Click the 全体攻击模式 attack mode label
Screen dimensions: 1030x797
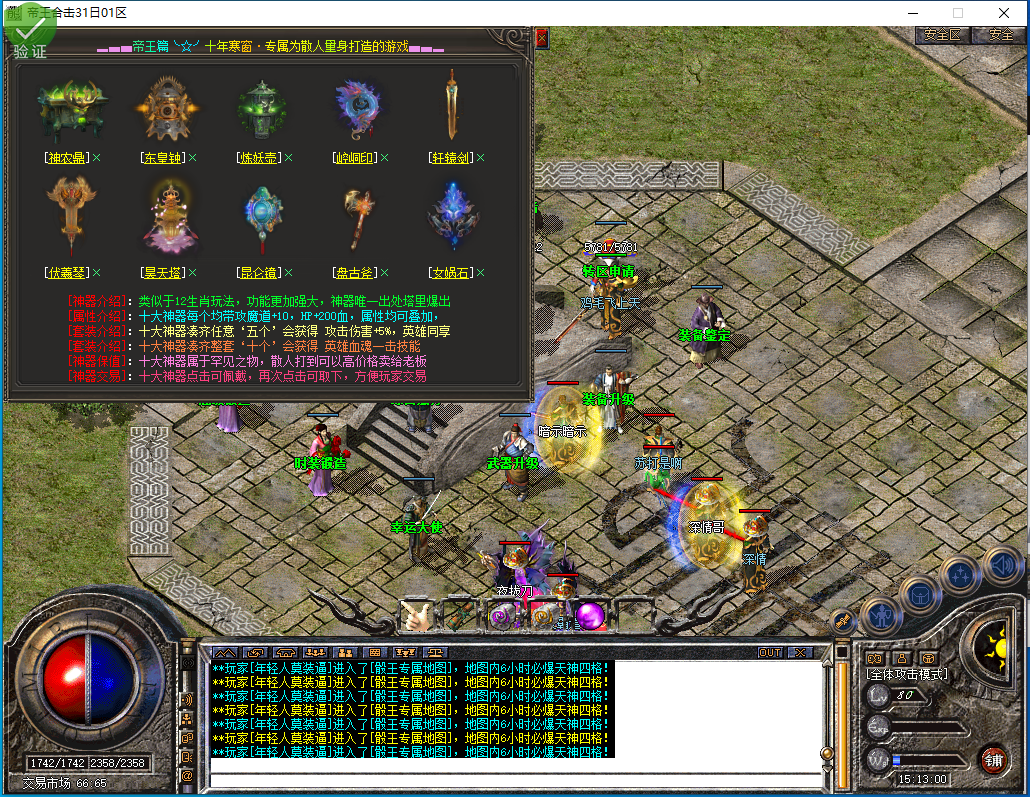coord(907,675)
